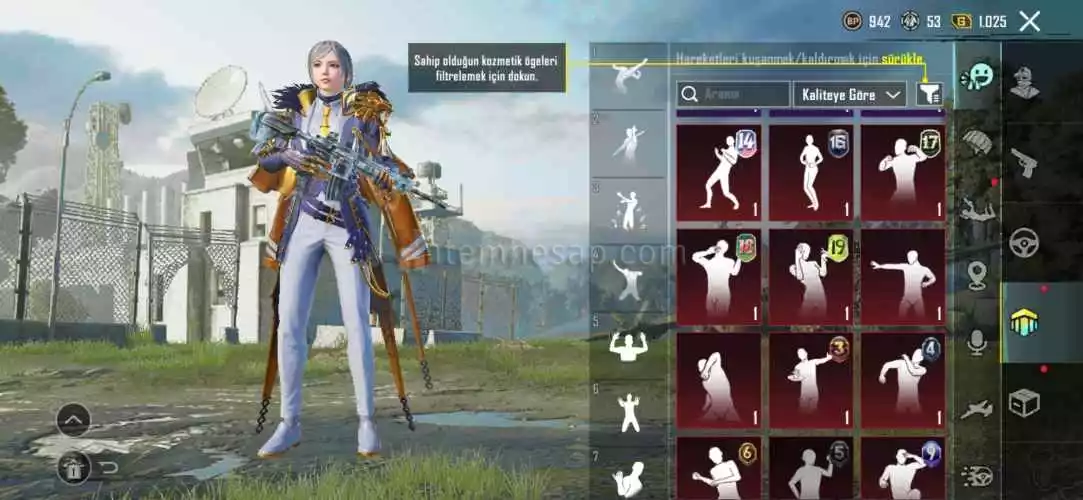Viewport: 1083px width, 500px height.
Task: Switch to the character outfit tab
Action: (1024, 82)
